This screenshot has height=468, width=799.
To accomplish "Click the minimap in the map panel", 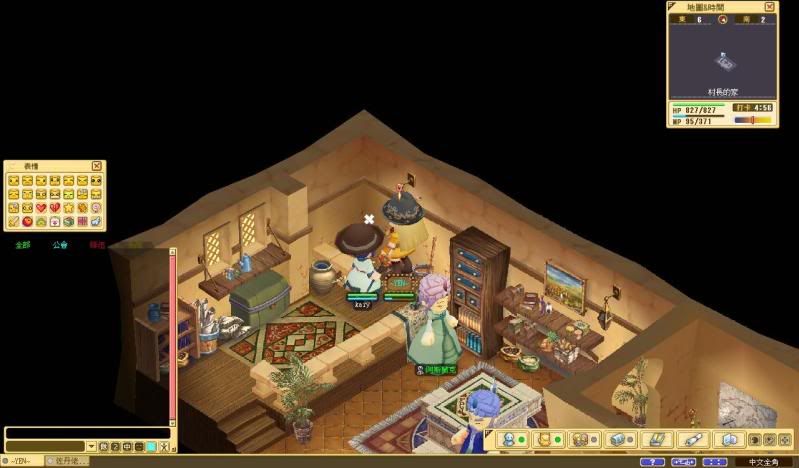I will click(x=724, y=62).
